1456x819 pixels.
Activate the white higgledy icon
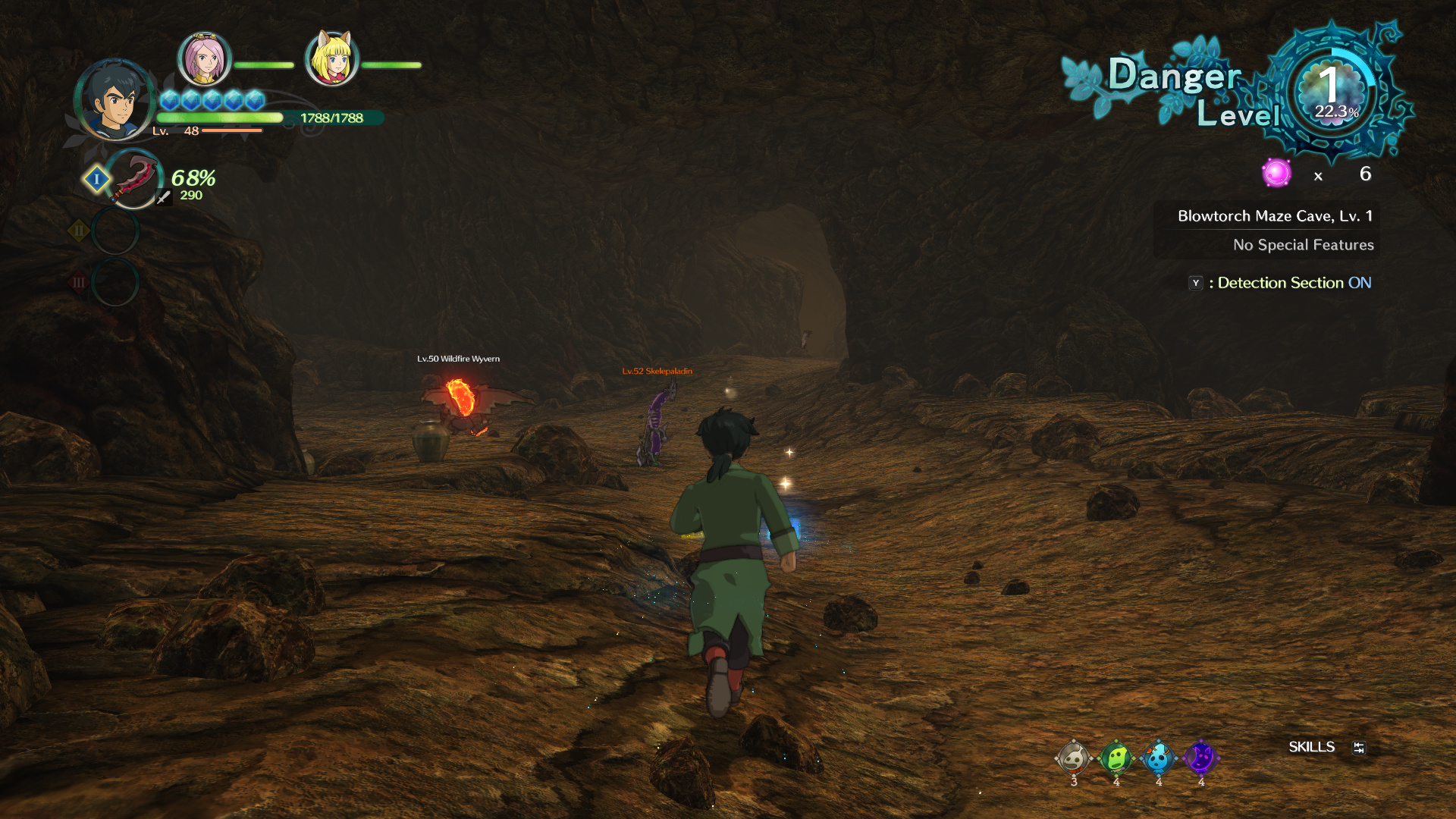tap(1073, 758)
